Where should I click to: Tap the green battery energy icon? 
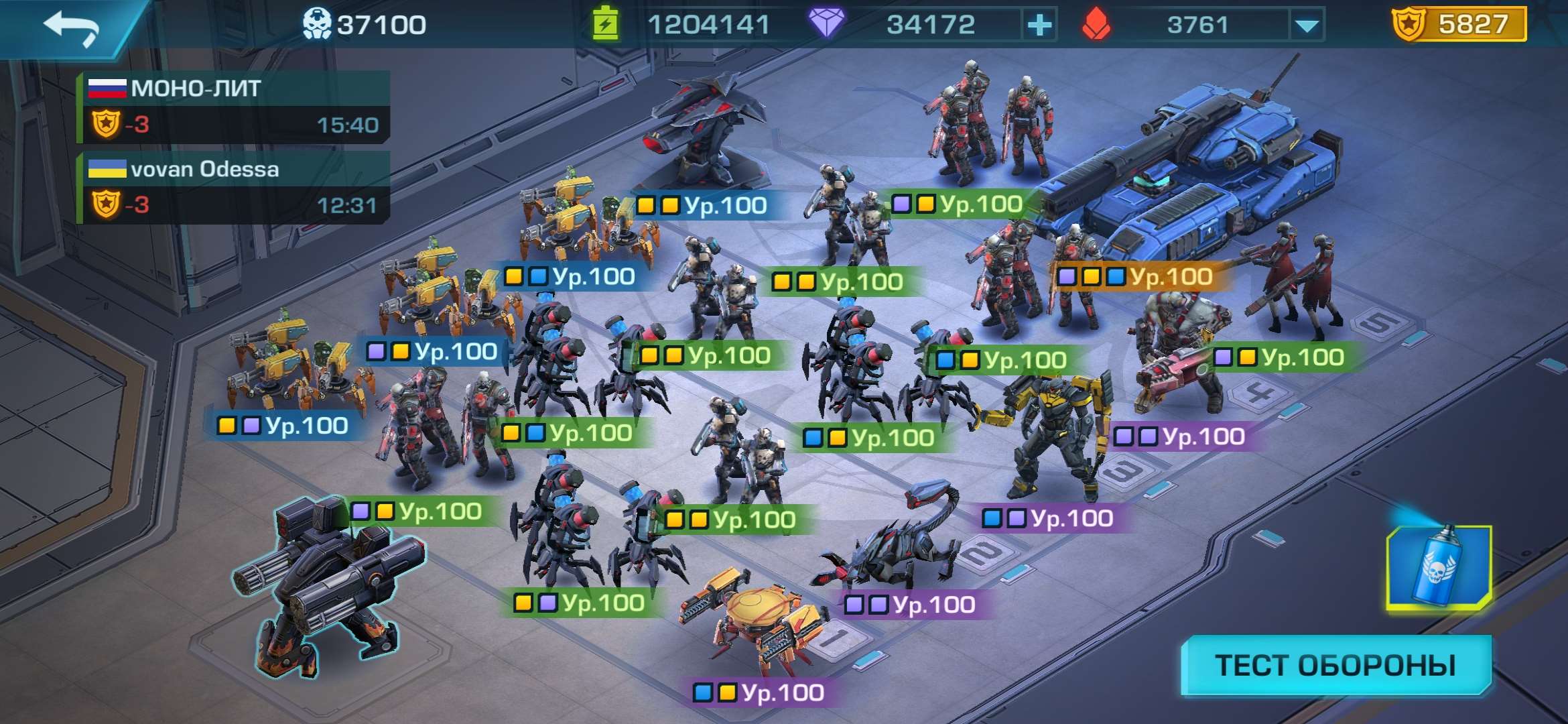click(605, 25)
